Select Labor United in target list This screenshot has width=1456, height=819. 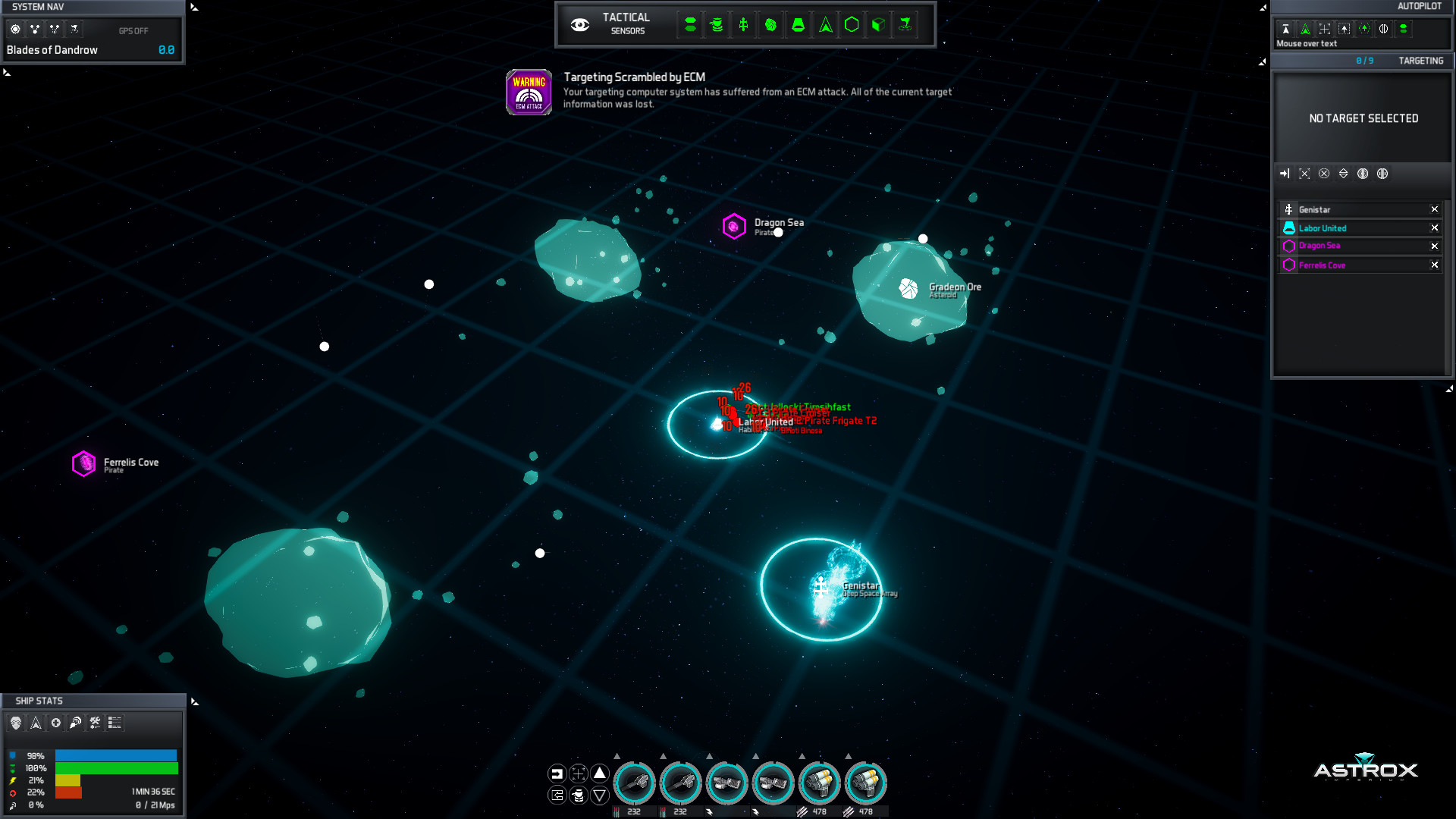click(x=1323, y=228)
